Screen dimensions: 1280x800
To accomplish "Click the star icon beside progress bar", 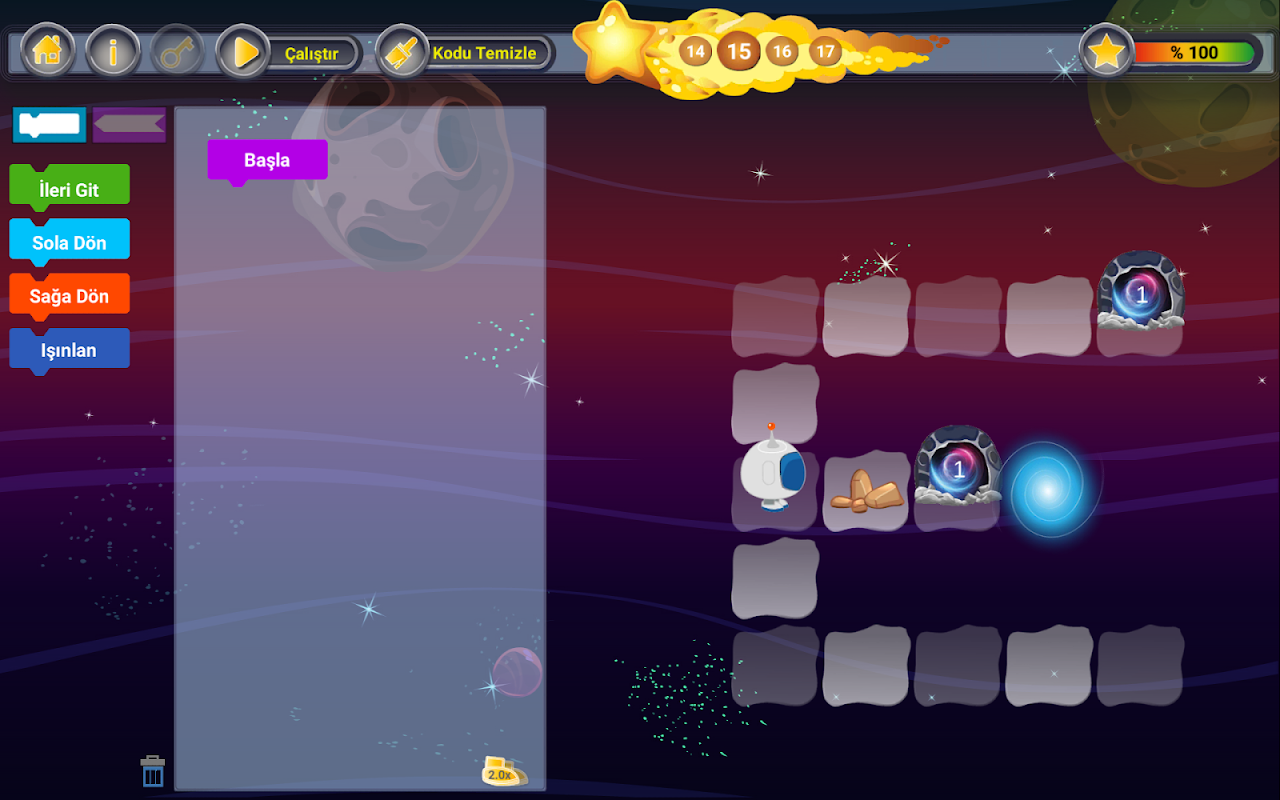I will (1106, 52).
